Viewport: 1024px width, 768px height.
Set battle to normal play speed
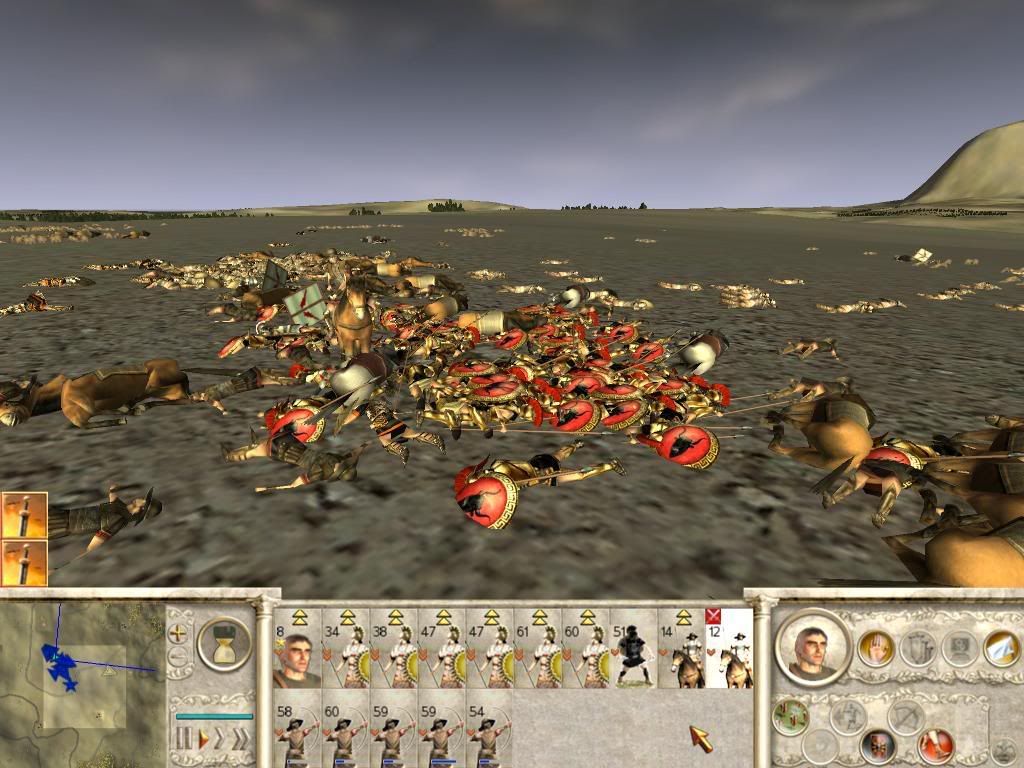[x=204, y=738]
